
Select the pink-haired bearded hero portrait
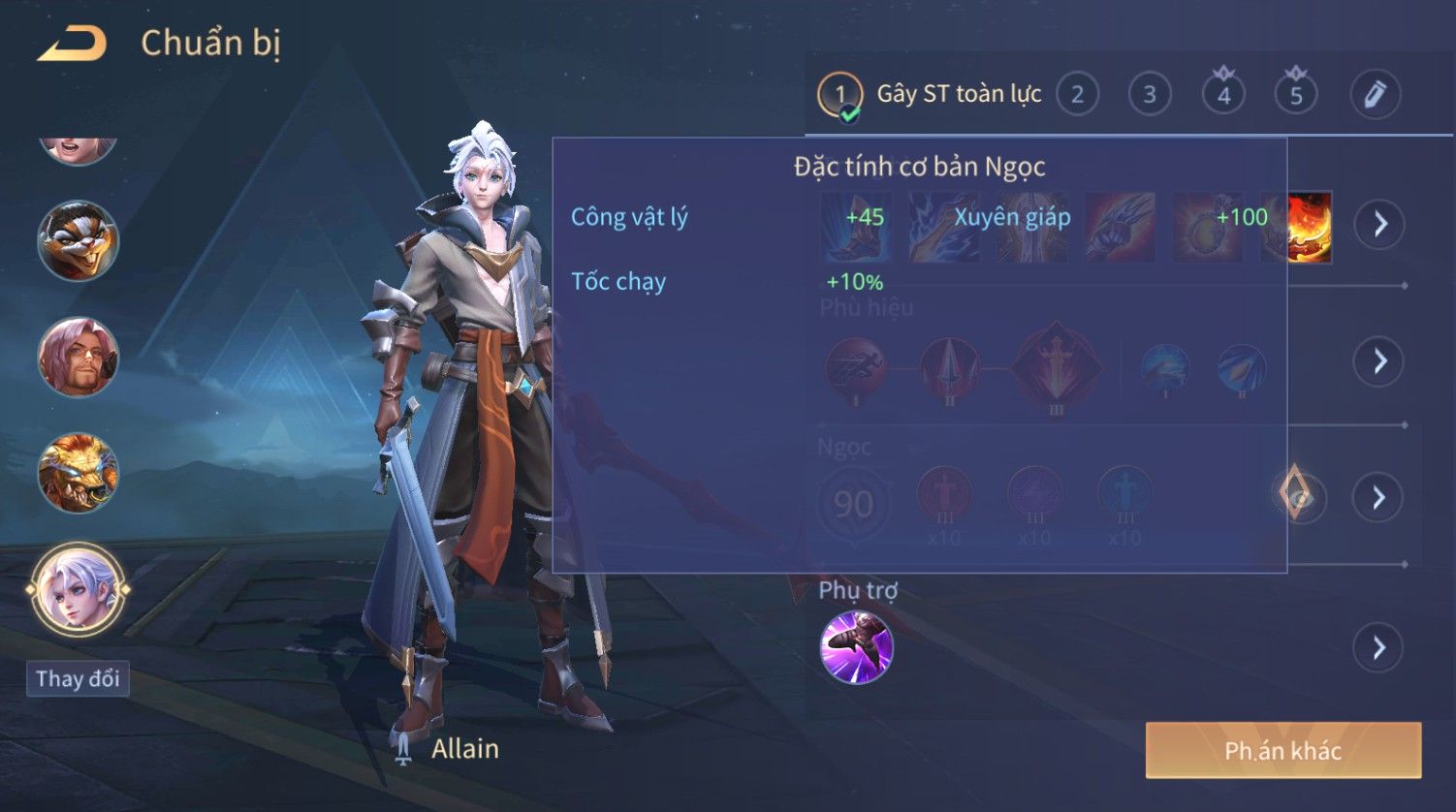(x=78, y=357)
